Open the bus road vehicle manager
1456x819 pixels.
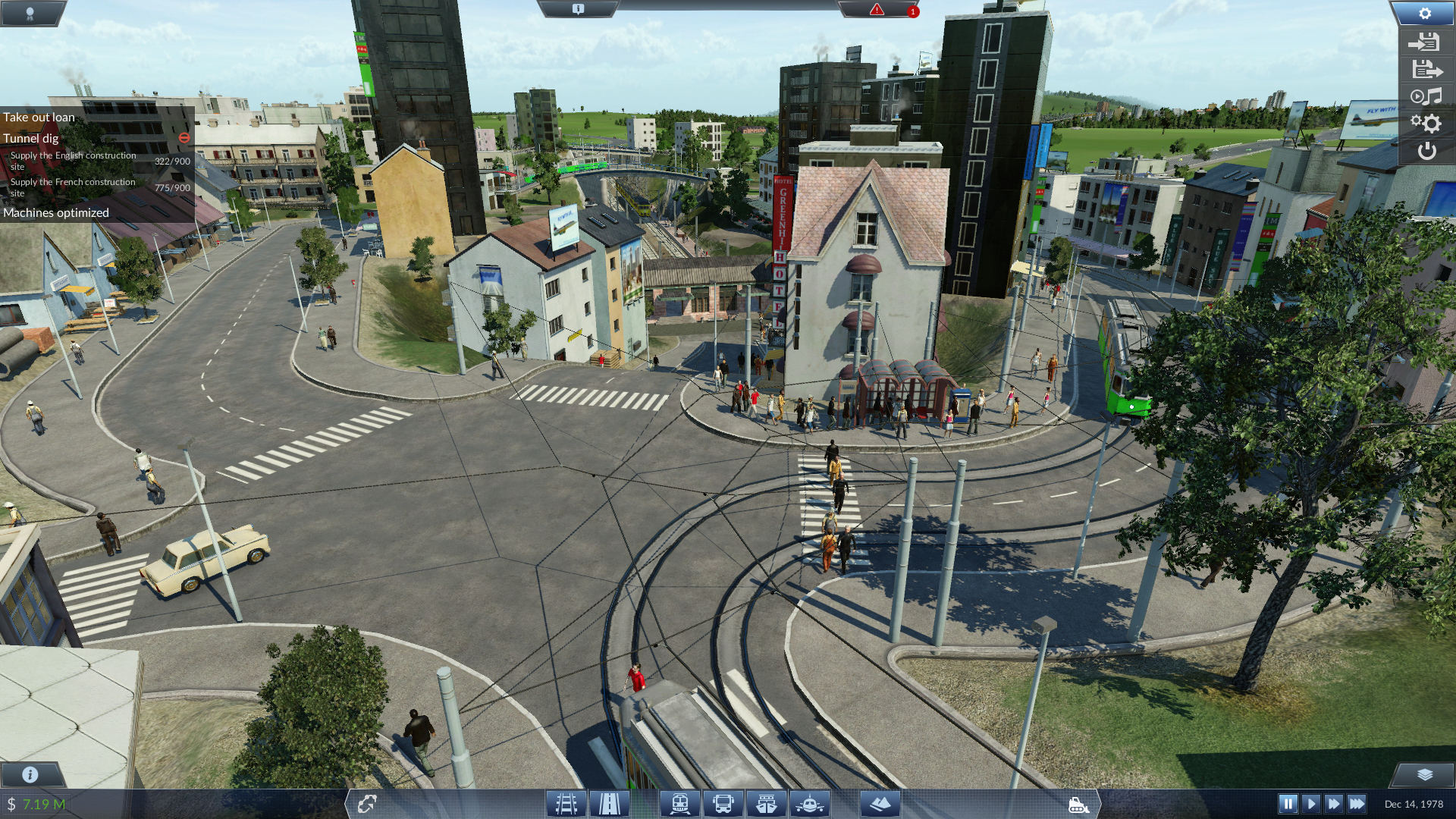point(723,804)
